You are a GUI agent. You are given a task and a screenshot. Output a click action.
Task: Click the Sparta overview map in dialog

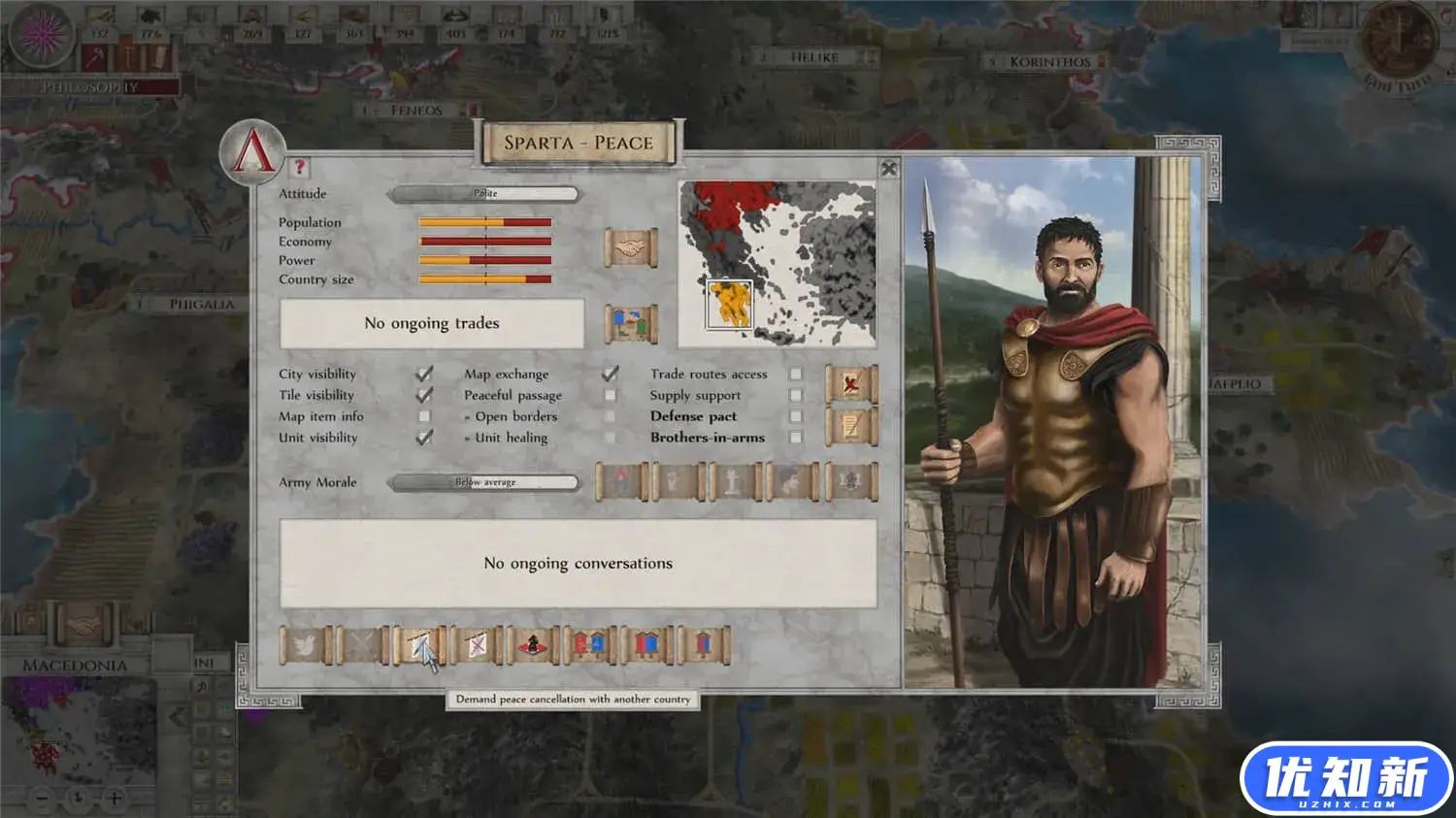point(777,264)
